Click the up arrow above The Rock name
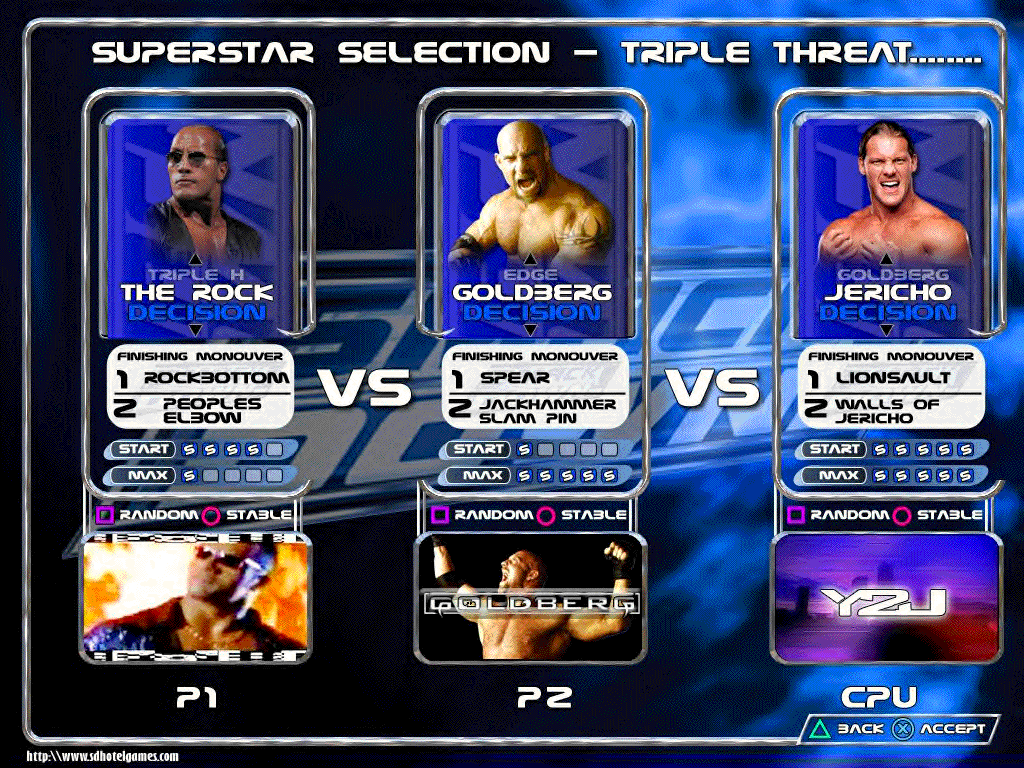 point(196,257)
